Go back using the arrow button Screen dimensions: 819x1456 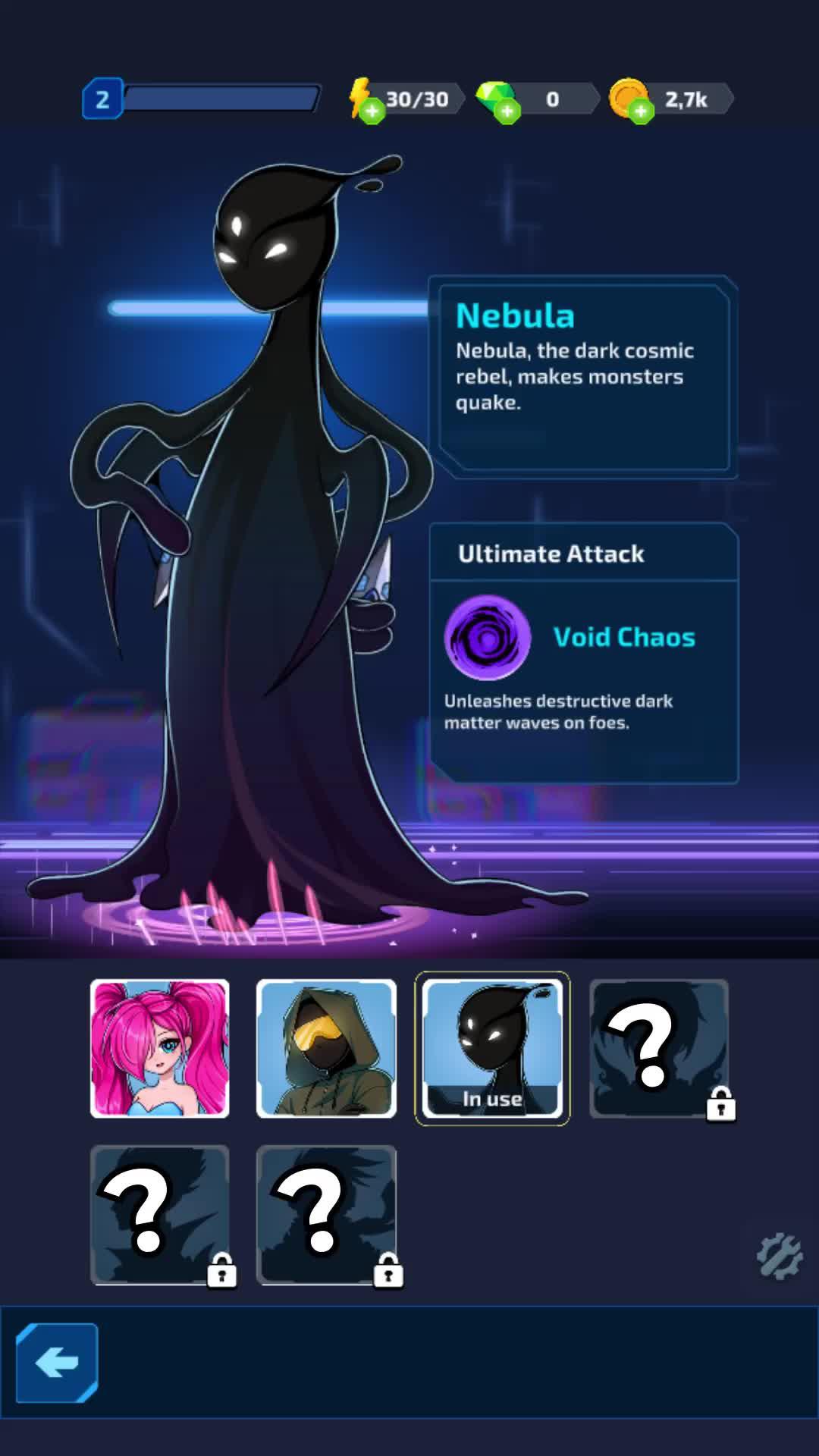[x=57, y=1363]
